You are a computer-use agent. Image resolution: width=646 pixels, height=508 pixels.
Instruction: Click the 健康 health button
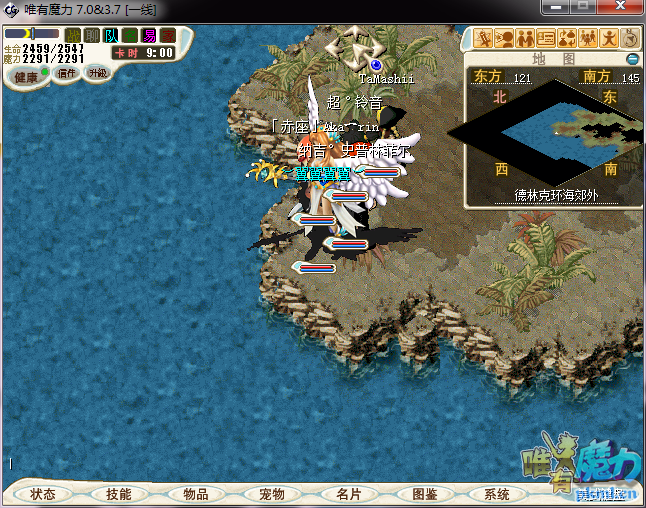click(26, 77)
